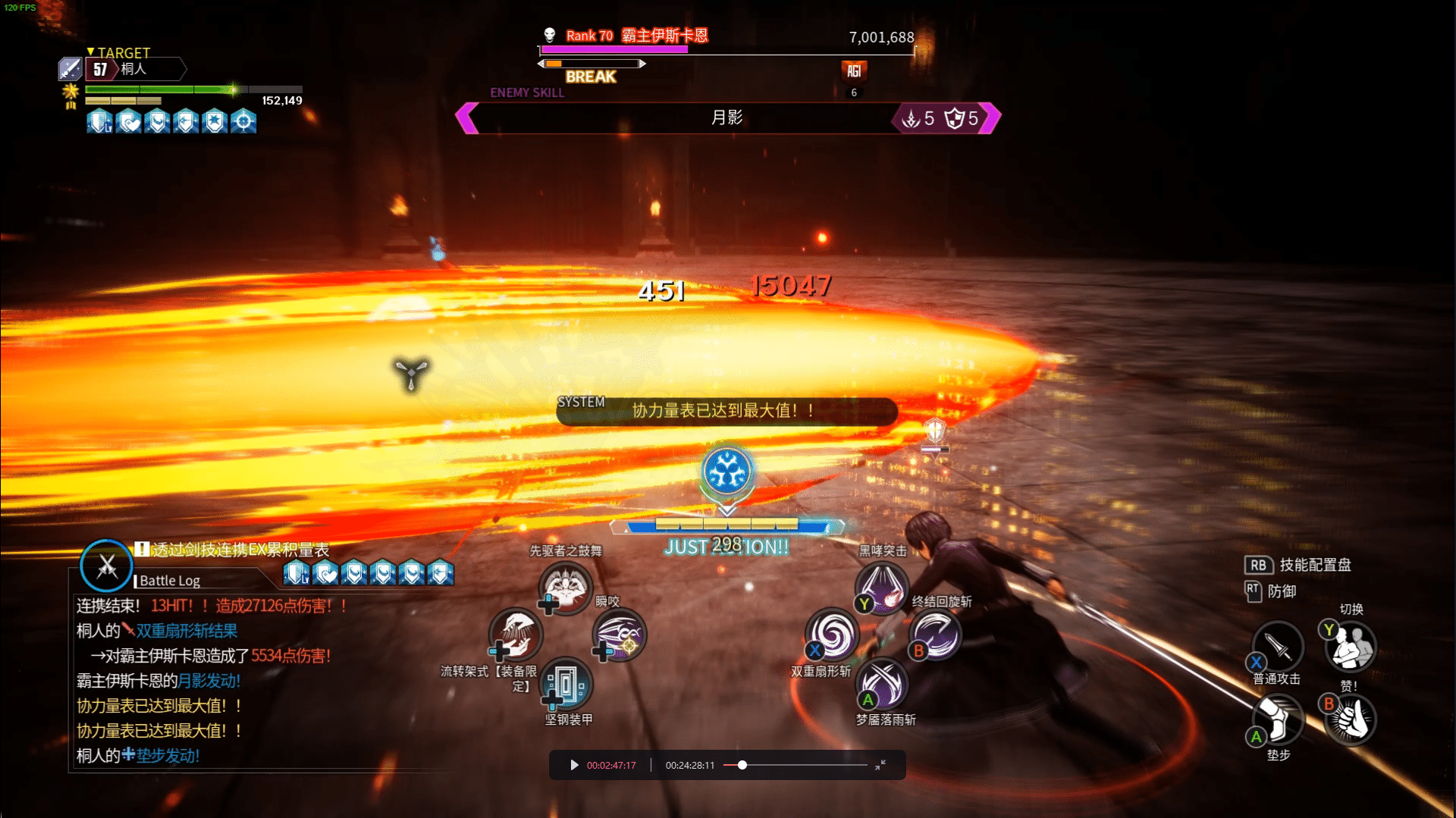Select the blue cooperation gauge emblem

coord(727,472)
